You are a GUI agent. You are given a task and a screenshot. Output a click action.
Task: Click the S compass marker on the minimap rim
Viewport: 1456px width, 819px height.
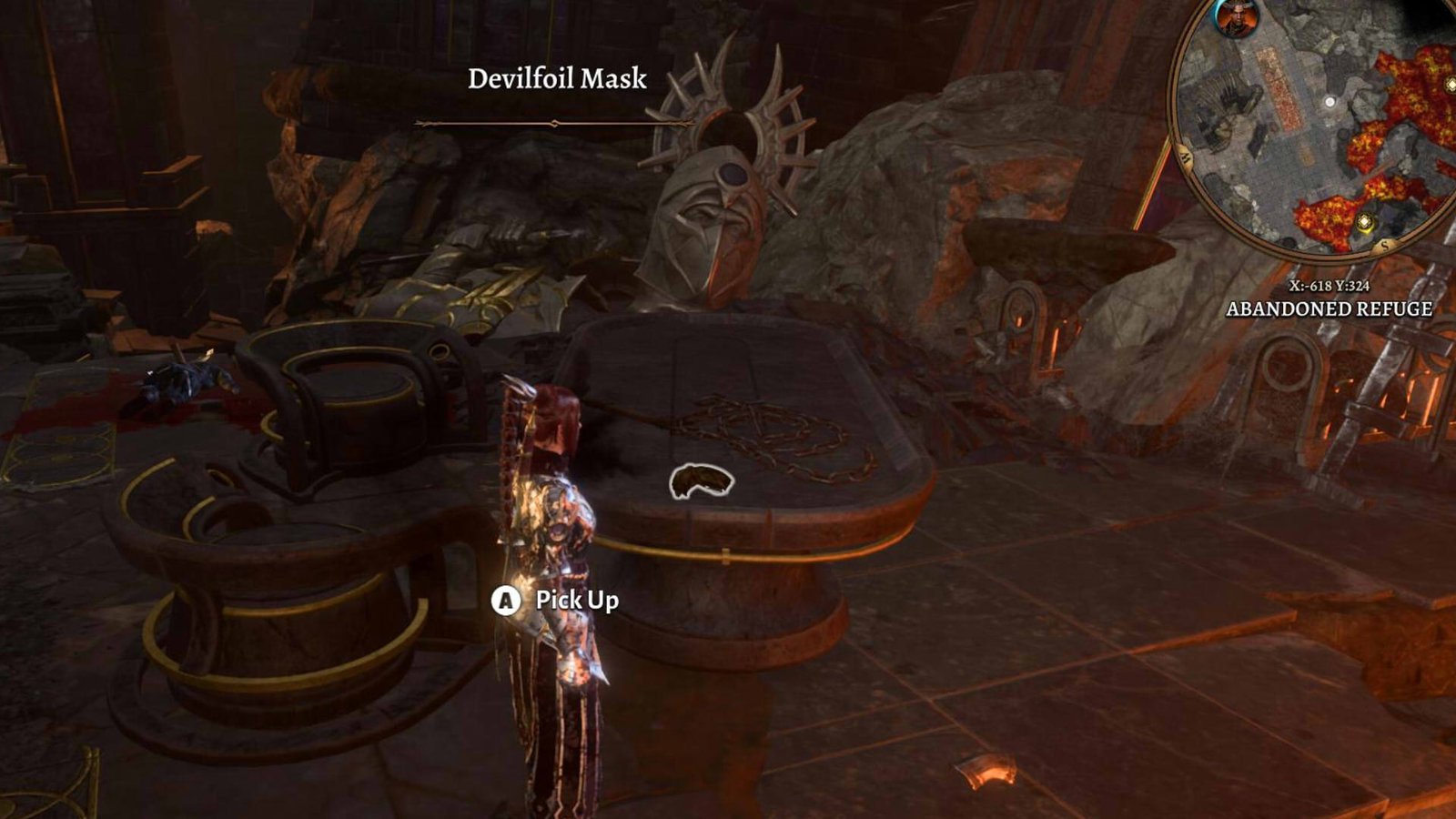coord(1383,245)
